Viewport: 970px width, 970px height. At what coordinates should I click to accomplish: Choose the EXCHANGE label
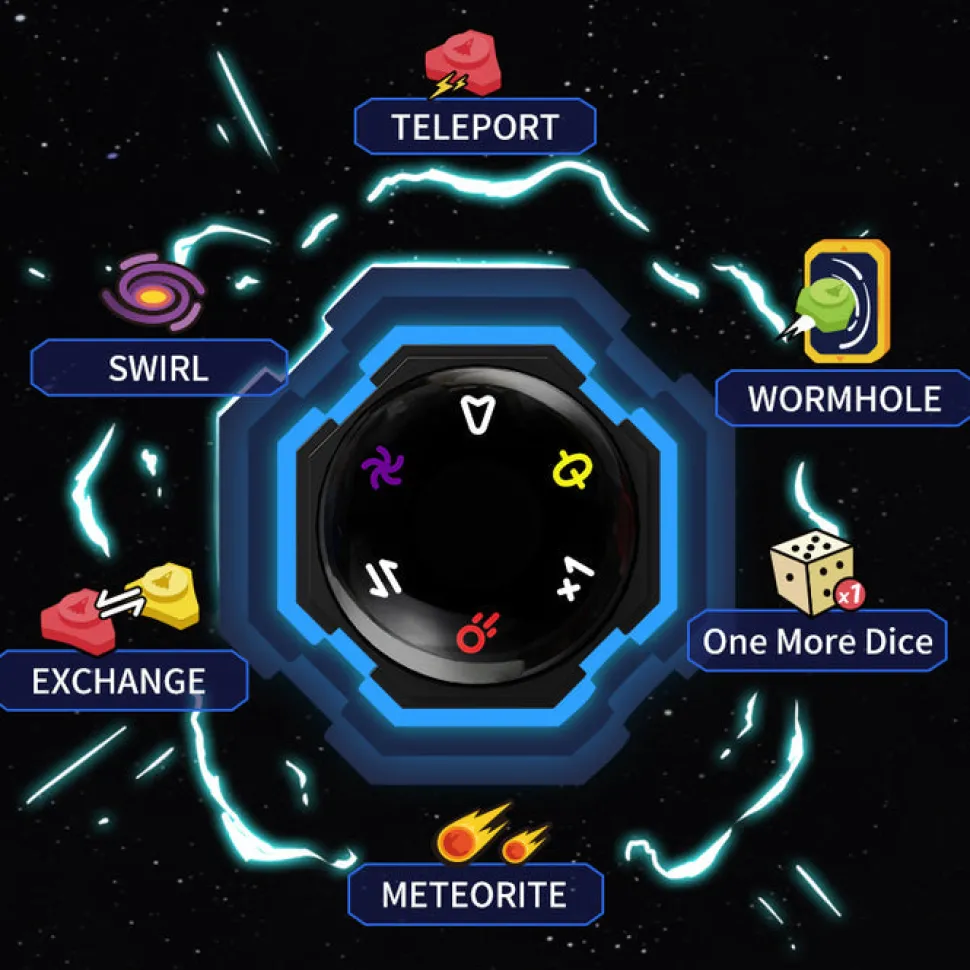[119, 681]
